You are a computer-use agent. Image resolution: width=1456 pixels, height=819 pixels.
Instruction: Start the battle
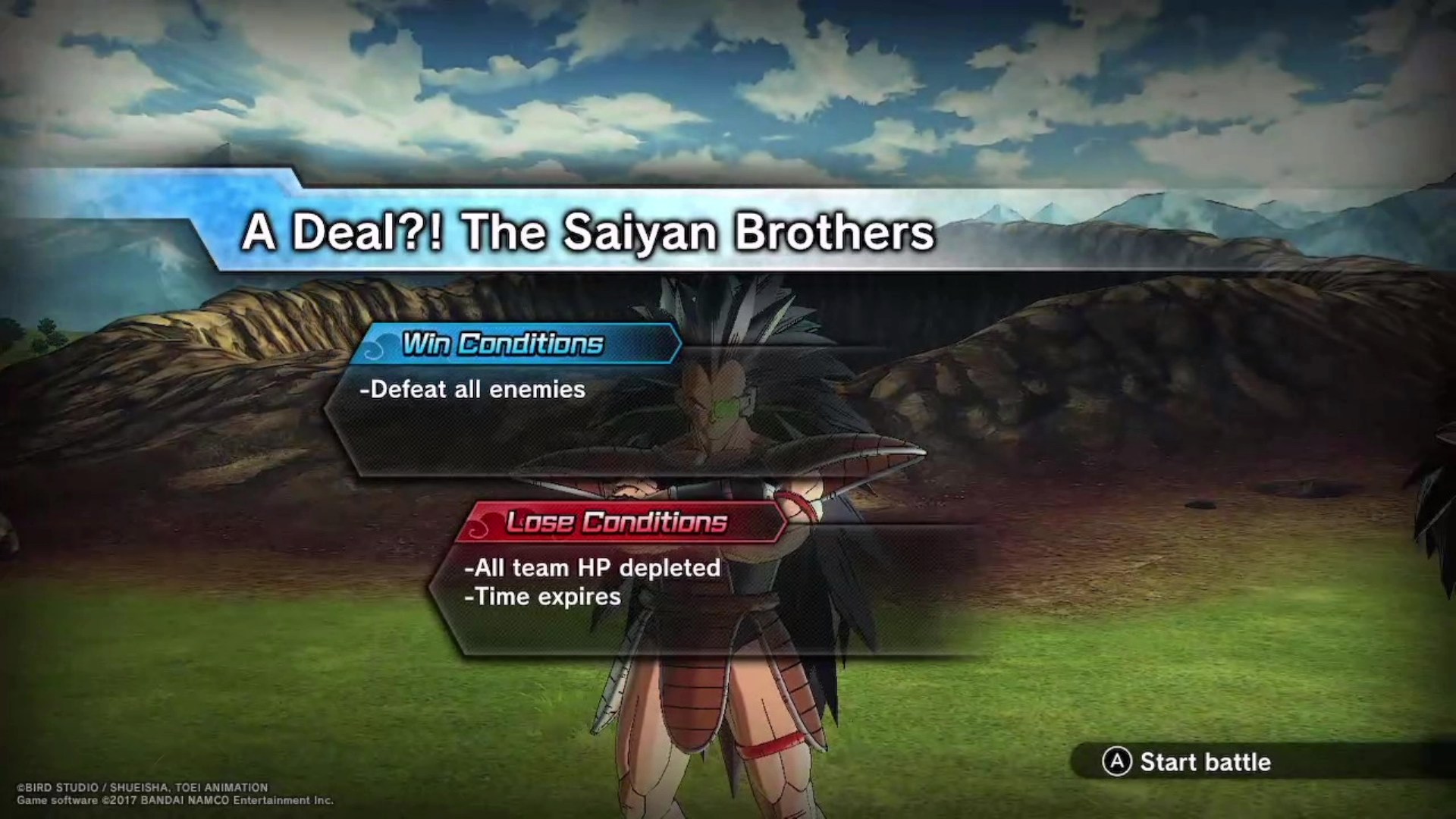pyautogui.click(x=1188, y=761)
